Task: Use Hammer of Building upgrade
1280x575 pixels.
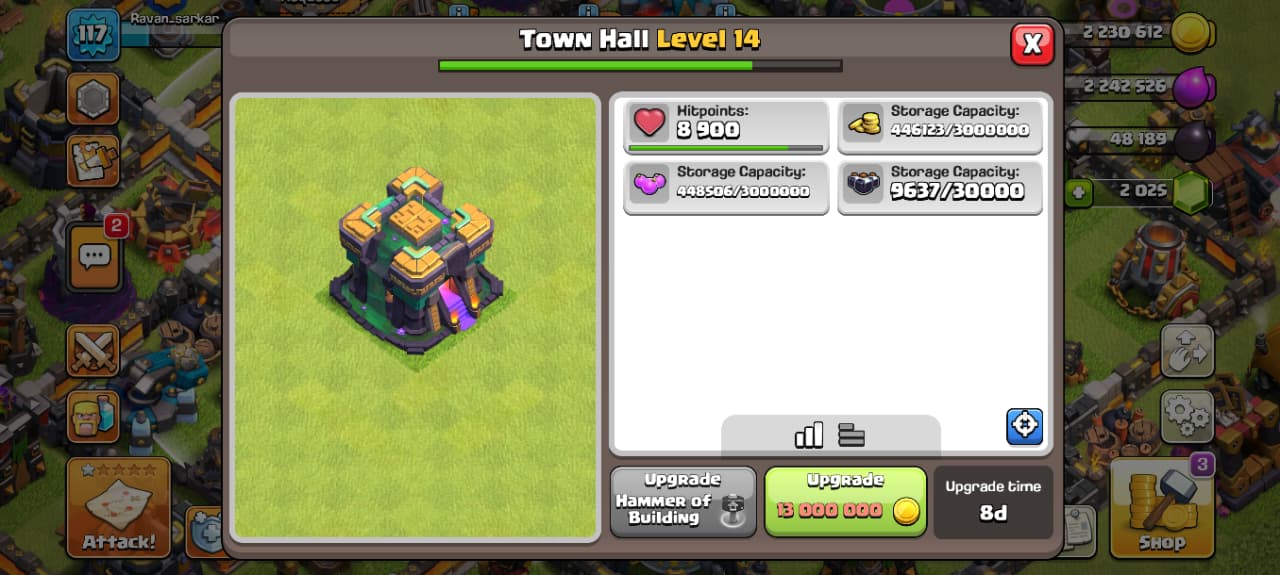Action: tap(683, 502)
